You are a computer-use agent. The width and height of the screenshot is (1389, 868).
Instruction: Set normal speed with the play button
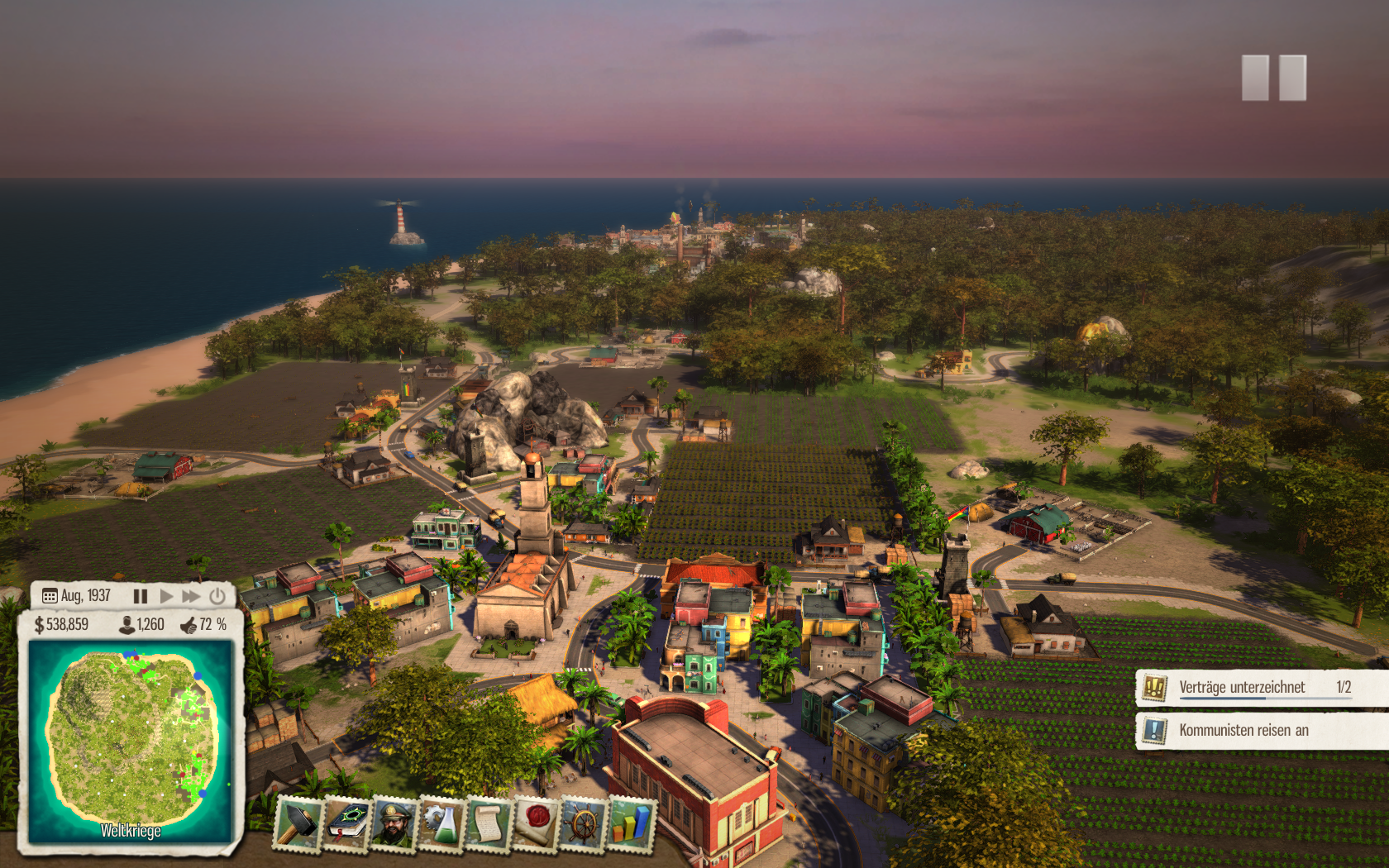[166, 596]
